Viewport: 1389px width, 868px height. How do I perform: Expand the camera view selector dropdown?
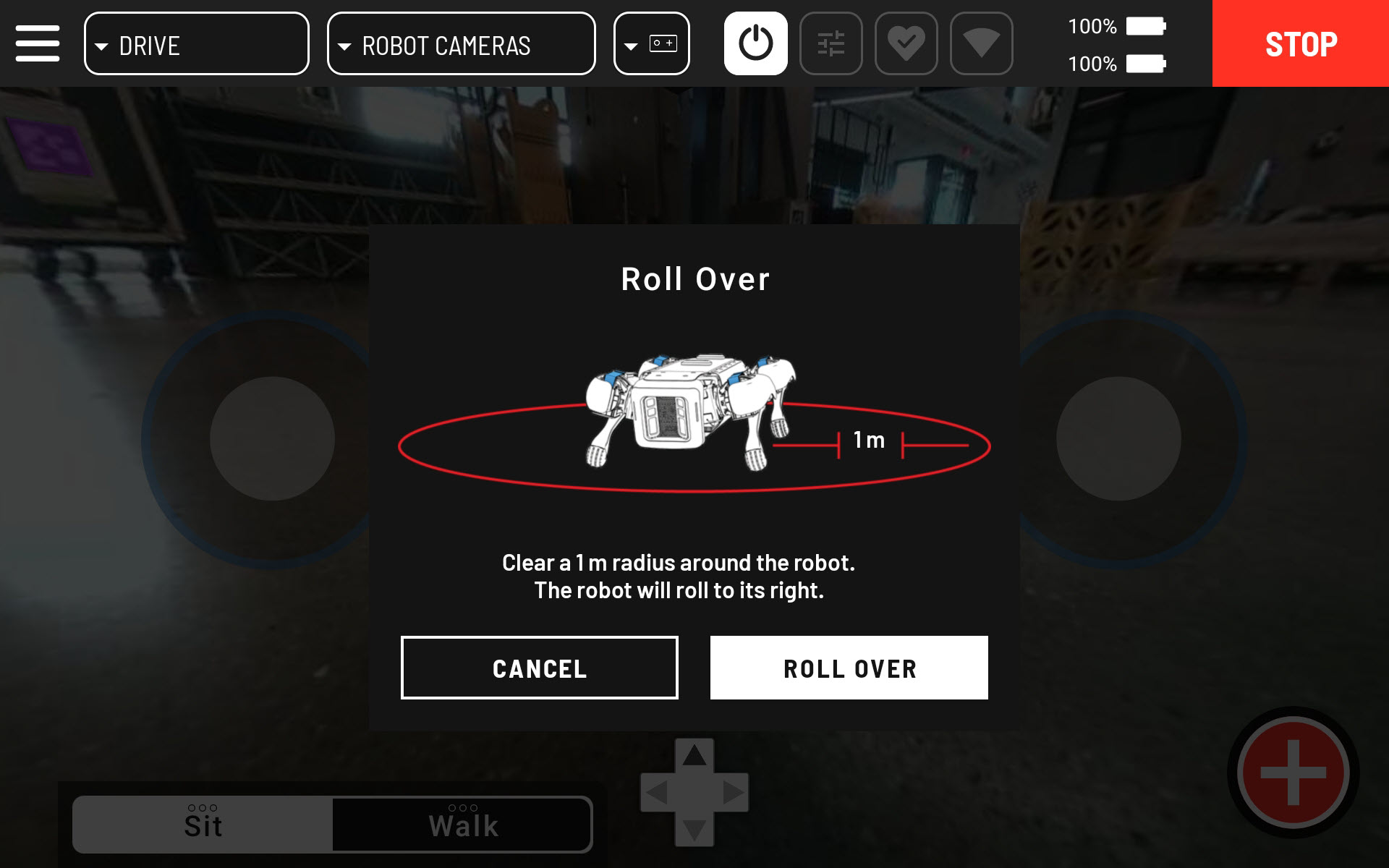coord(650,43)
